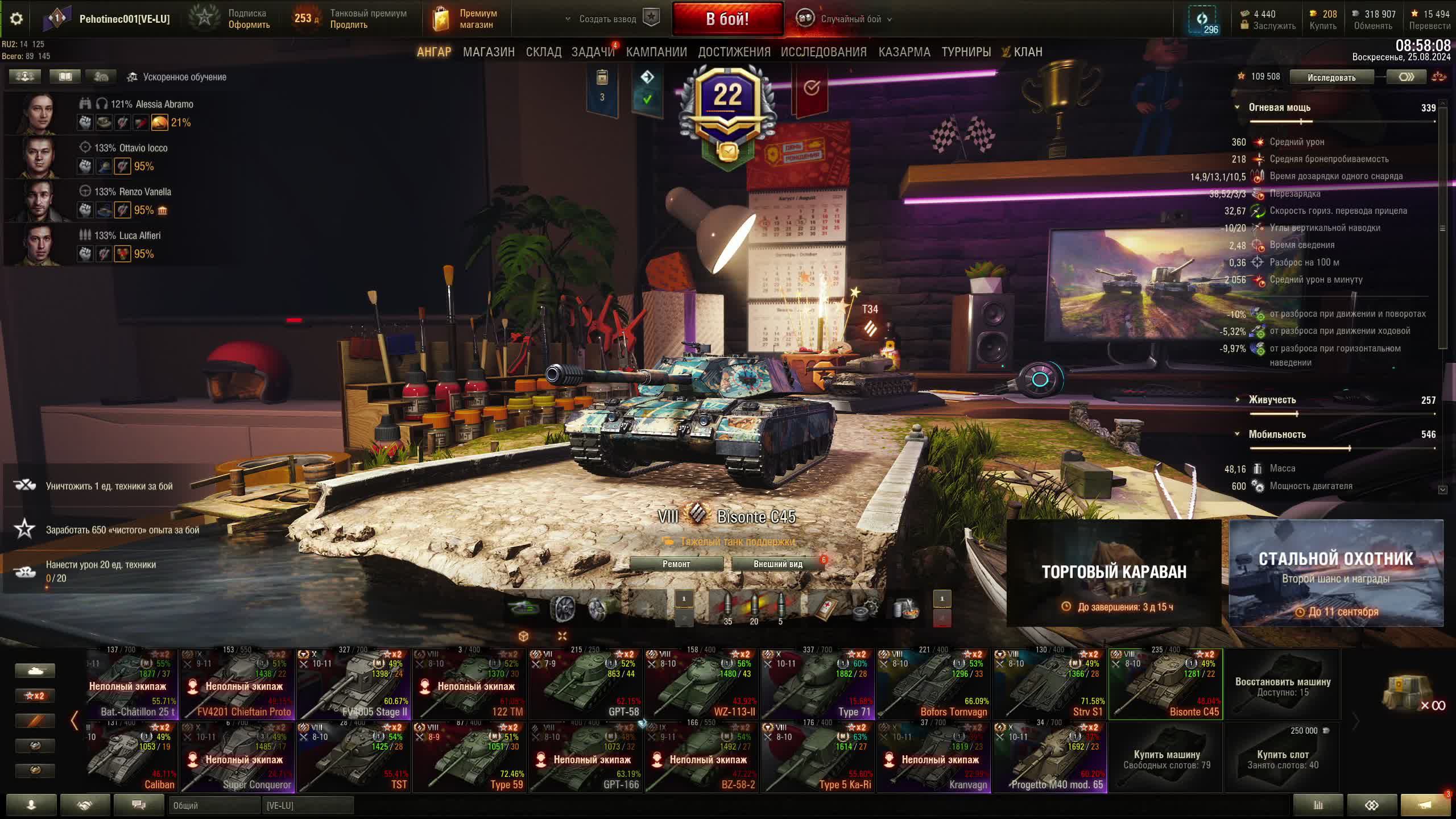Repair the tank with Ремонт button
Image resolution: width=1456 pixels, height=819 pixels.
676,564
